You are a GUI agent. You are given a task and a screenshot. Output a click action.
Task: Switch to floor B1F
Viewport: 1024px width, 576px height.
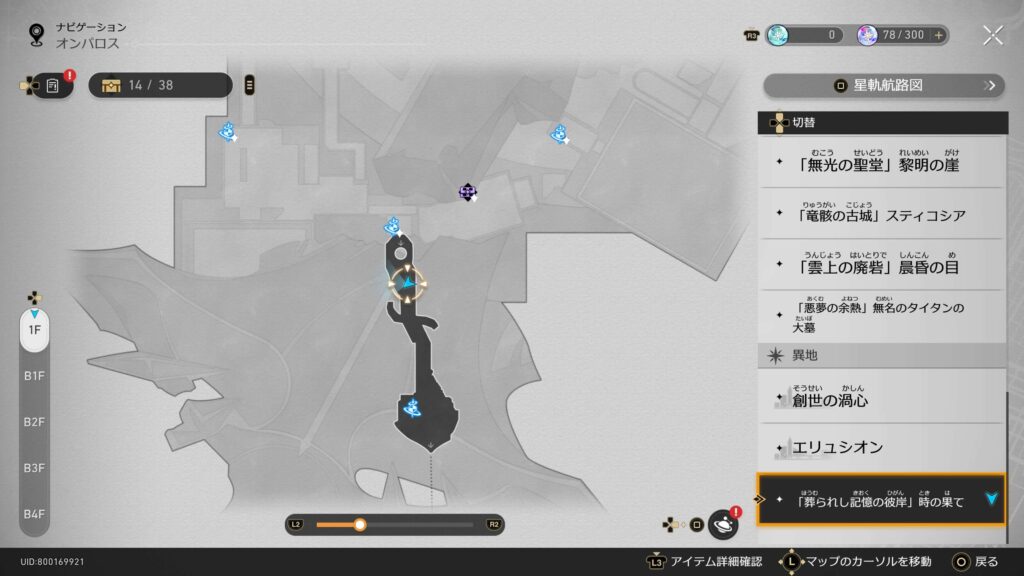click(34, 375)
